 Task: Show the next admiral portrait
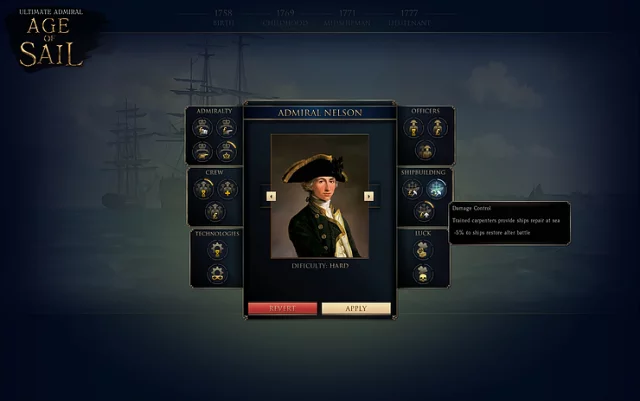tap(369, 196)
